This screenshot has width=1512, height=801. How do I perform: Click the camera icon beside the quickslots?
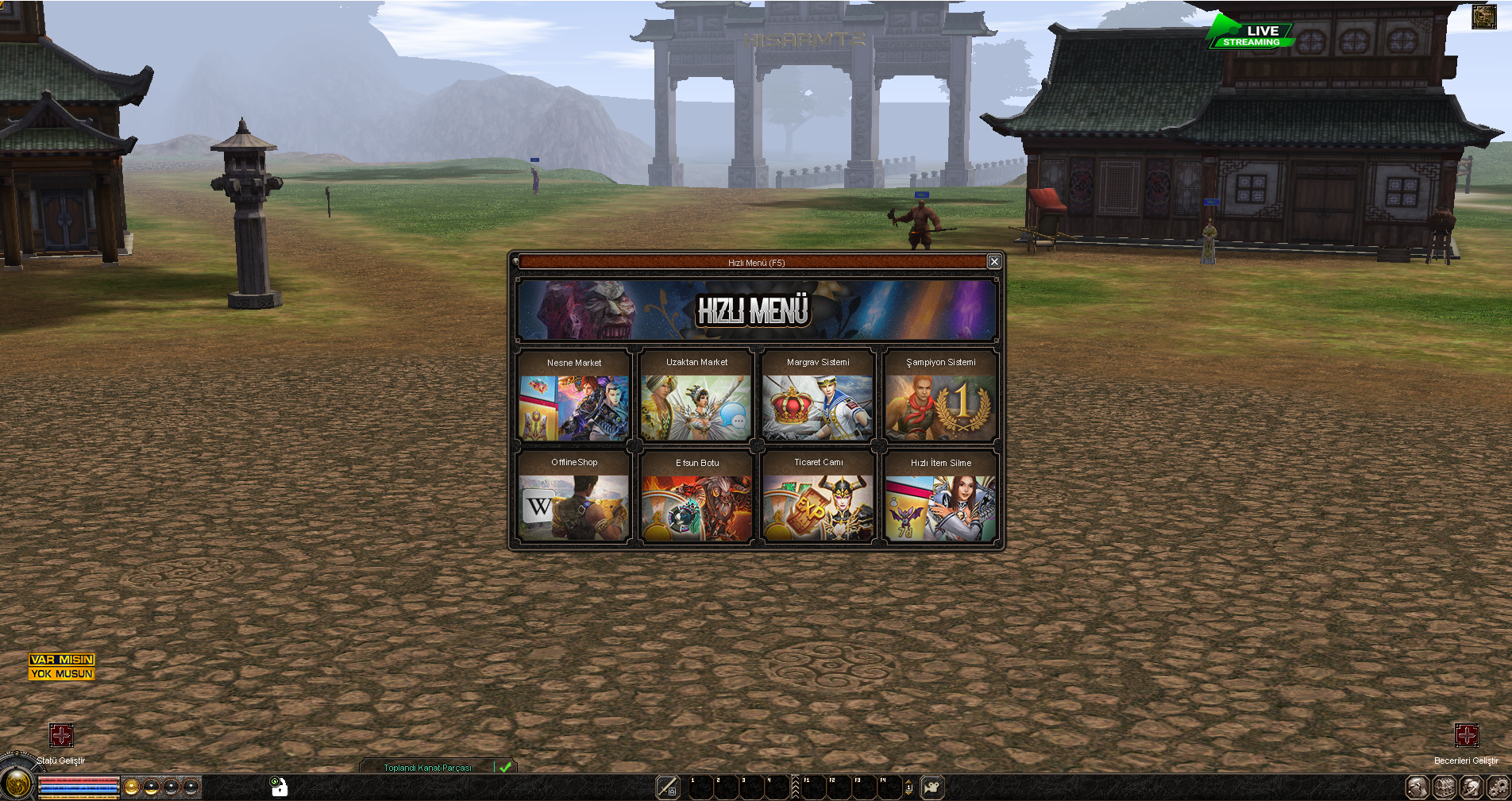click(931, 788)
